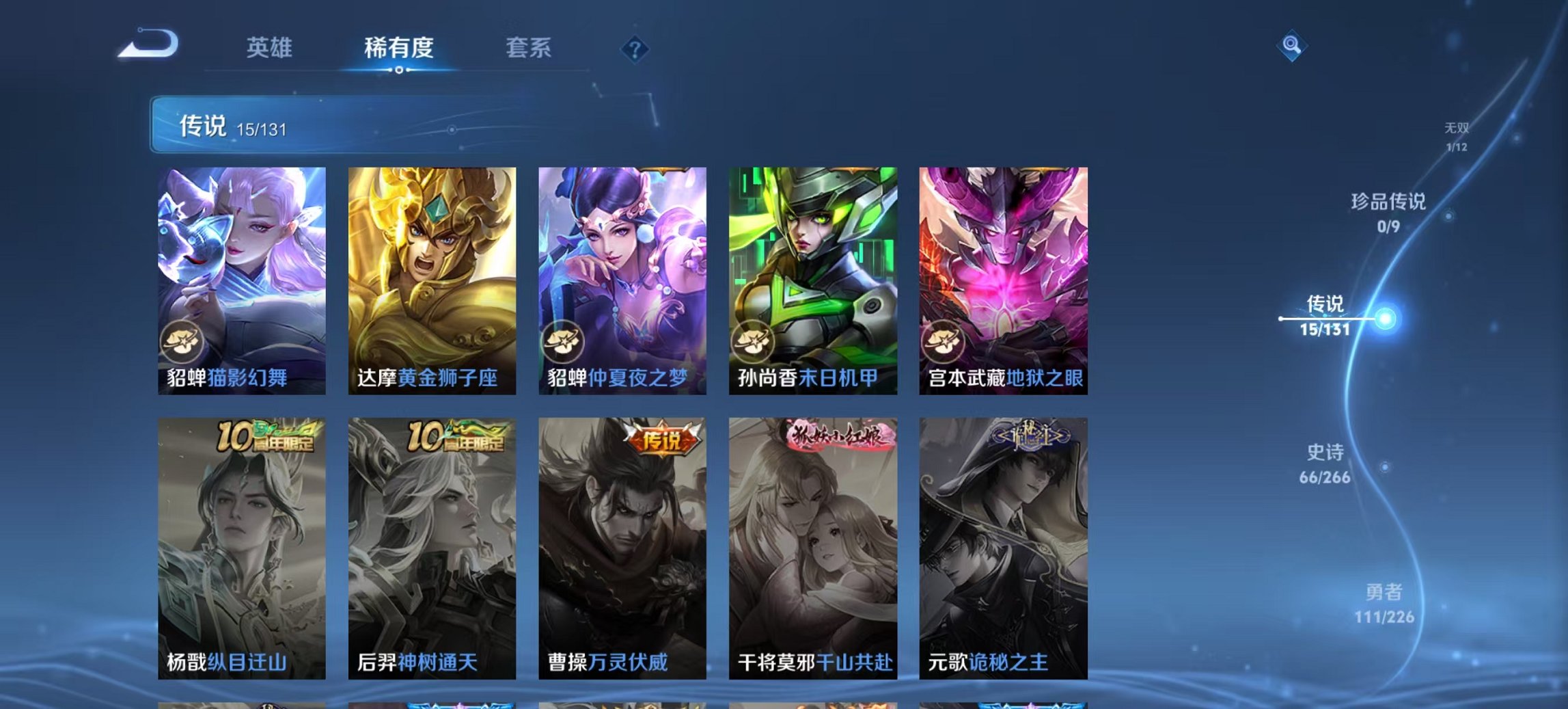Screen dimensions: 1568x709
Task: Click the back arrow at top left
Action: [147, 44]
